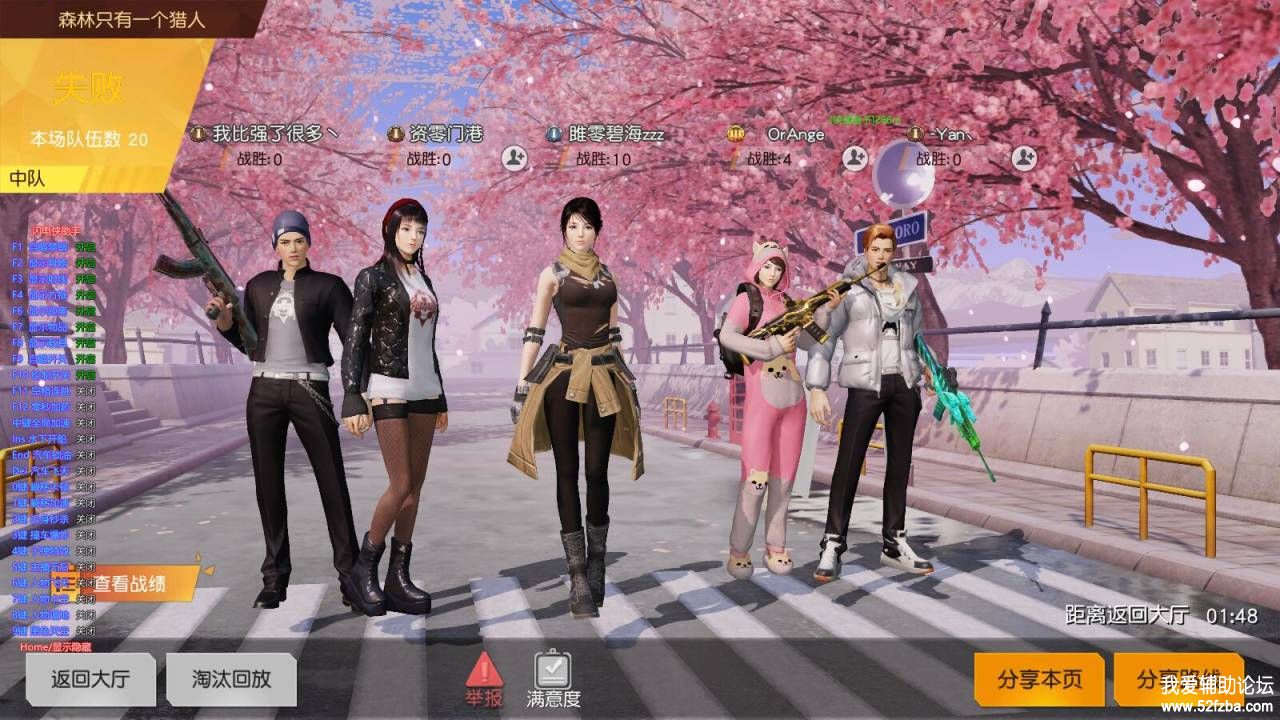Report a player with the 举报 icon
Screen dimensions: 1280x720
[x=484, y=679]
